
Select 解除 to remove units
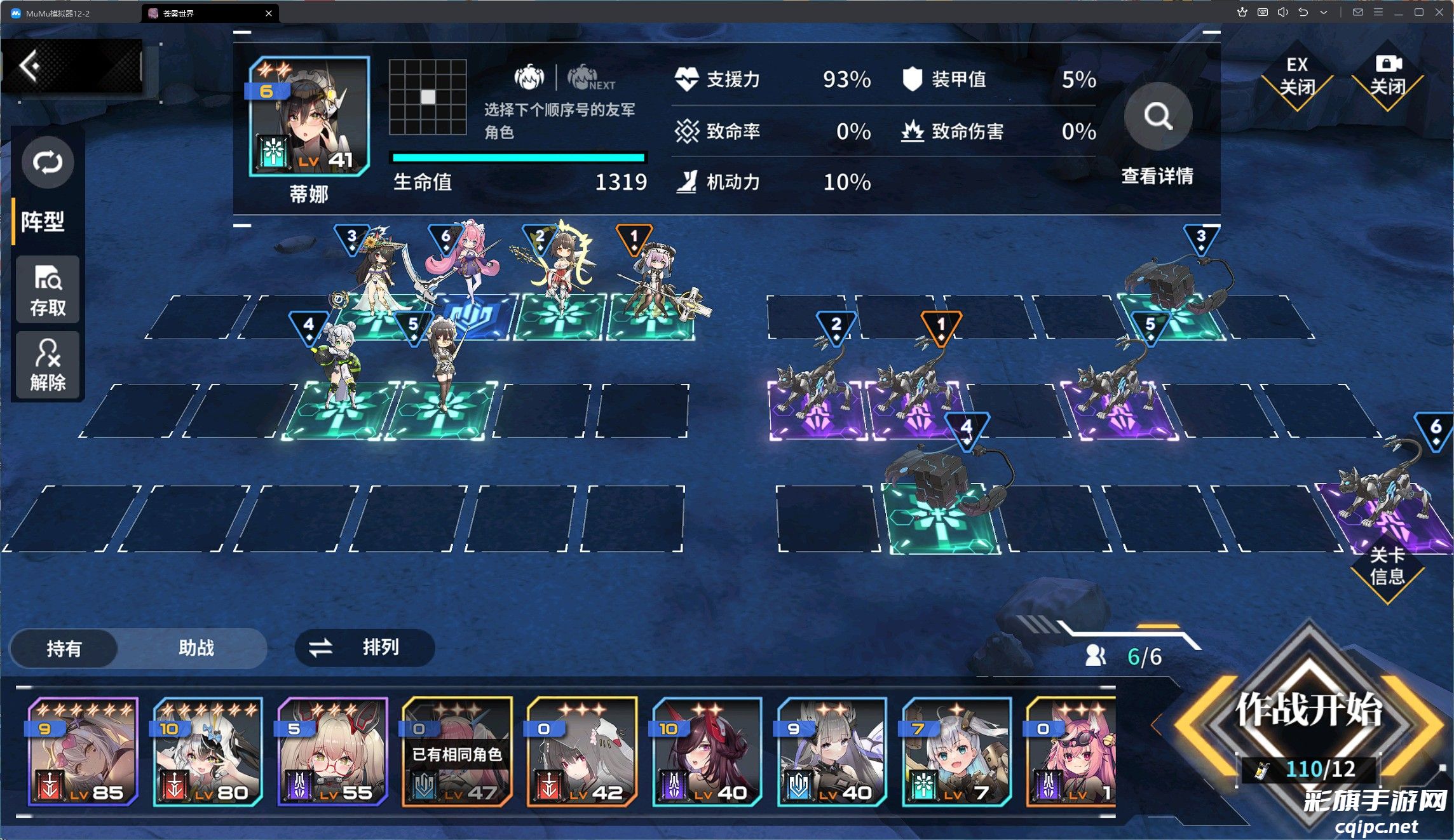click(x=48, y=365)
